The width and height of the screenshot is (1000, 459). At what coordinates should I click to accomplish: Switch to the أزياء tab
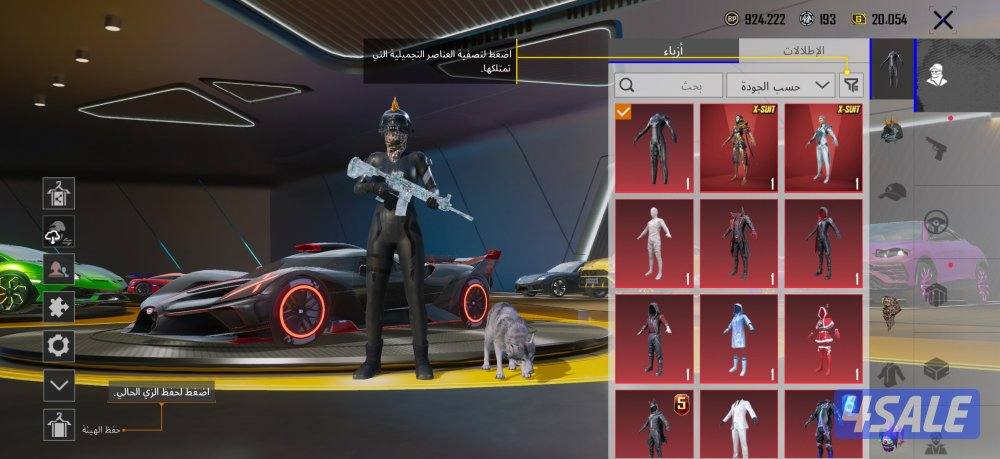click(674, 50)
